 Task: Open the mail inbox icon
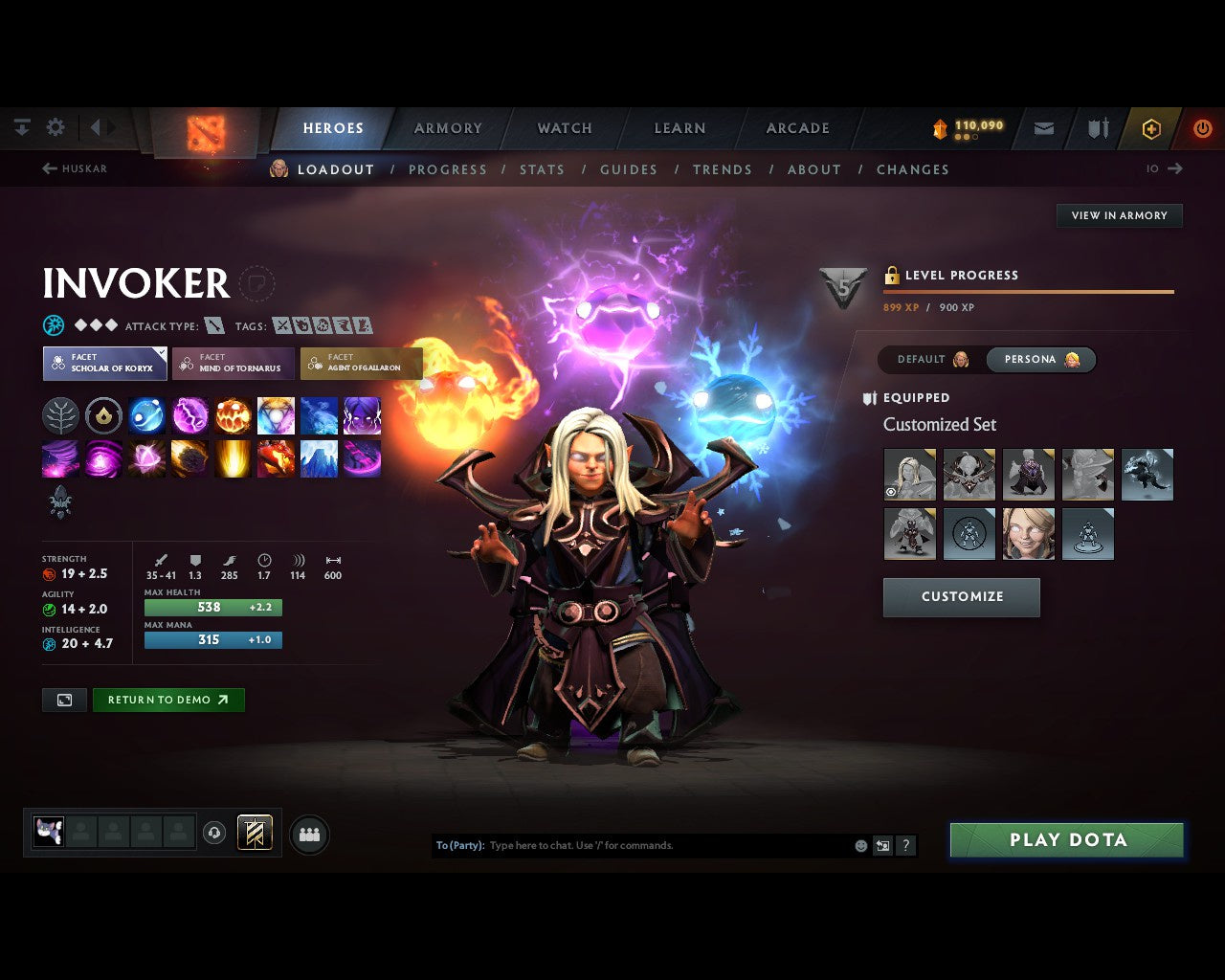(x=1043, y=127)
